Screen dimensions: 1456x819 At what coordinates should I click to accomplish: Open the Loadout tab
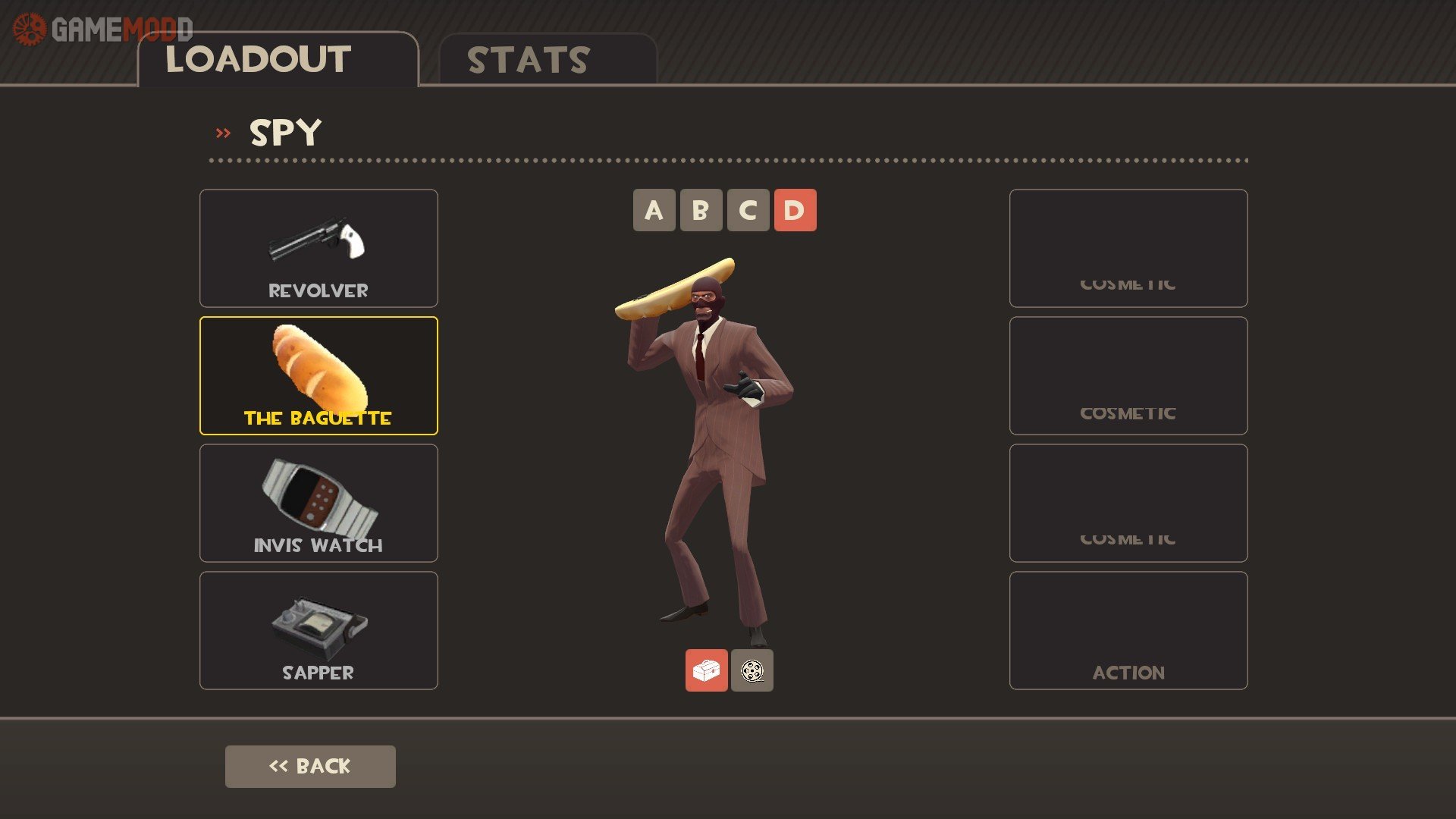(278, 60)
